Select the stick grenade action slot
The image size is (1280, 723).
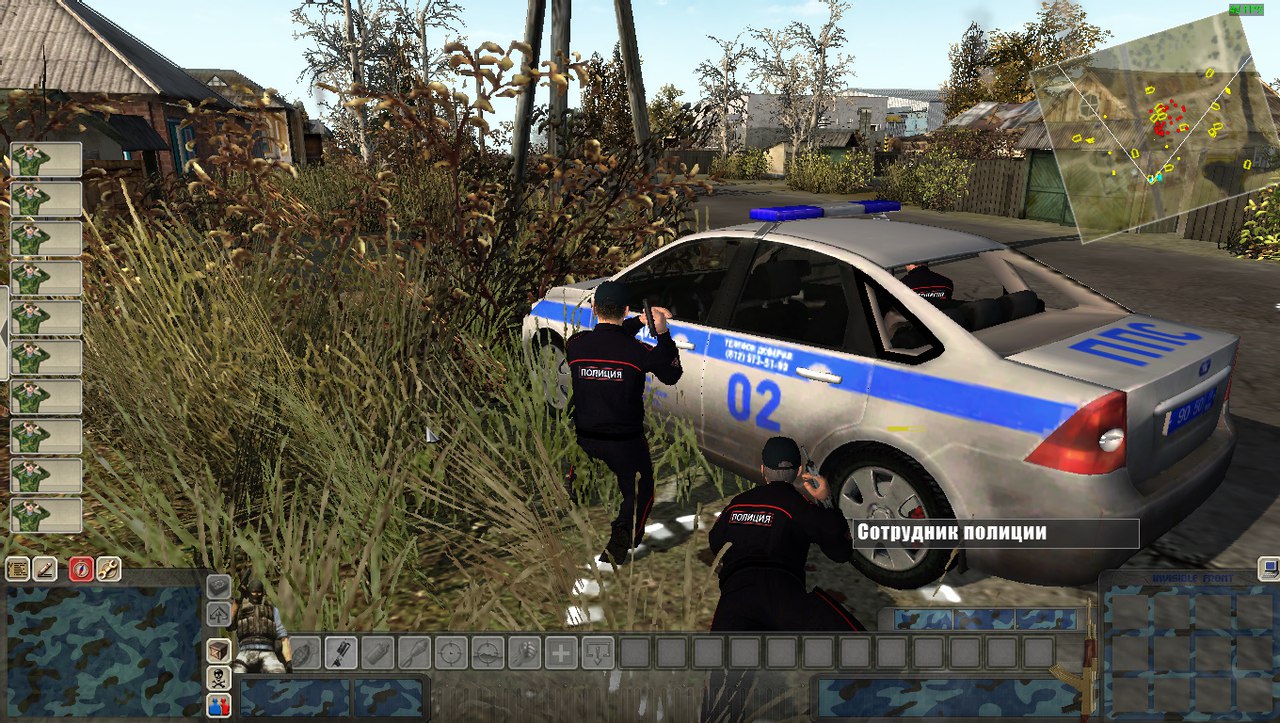click(x=341, y=653)
